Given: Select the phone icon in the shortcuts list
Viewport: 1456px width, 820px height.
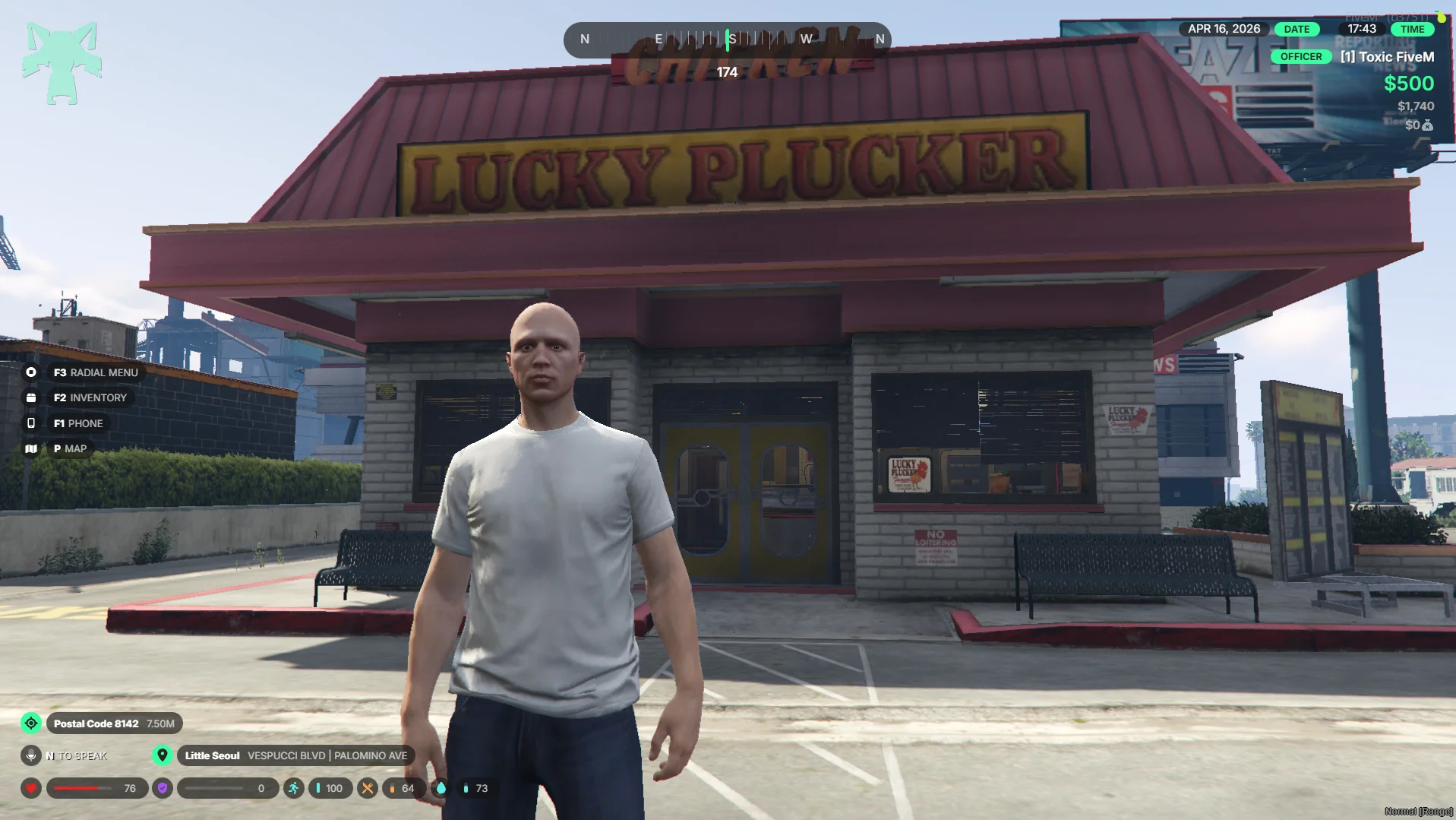Looking at the screenshot, I should pyautogui.click(x=31, y=423).
